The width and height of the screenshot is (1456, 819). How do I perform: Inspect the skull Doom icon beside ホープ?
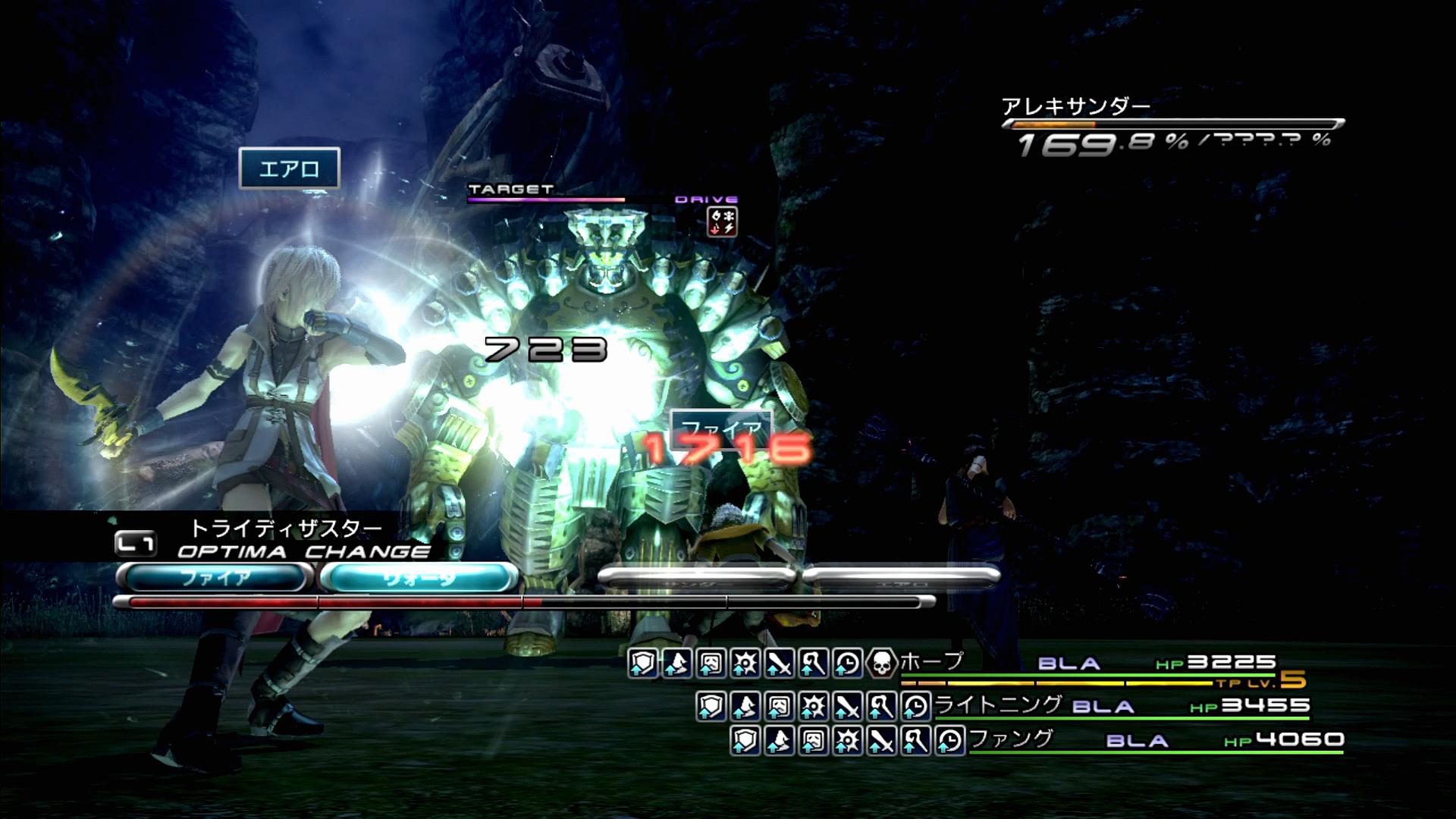[881, 664]
